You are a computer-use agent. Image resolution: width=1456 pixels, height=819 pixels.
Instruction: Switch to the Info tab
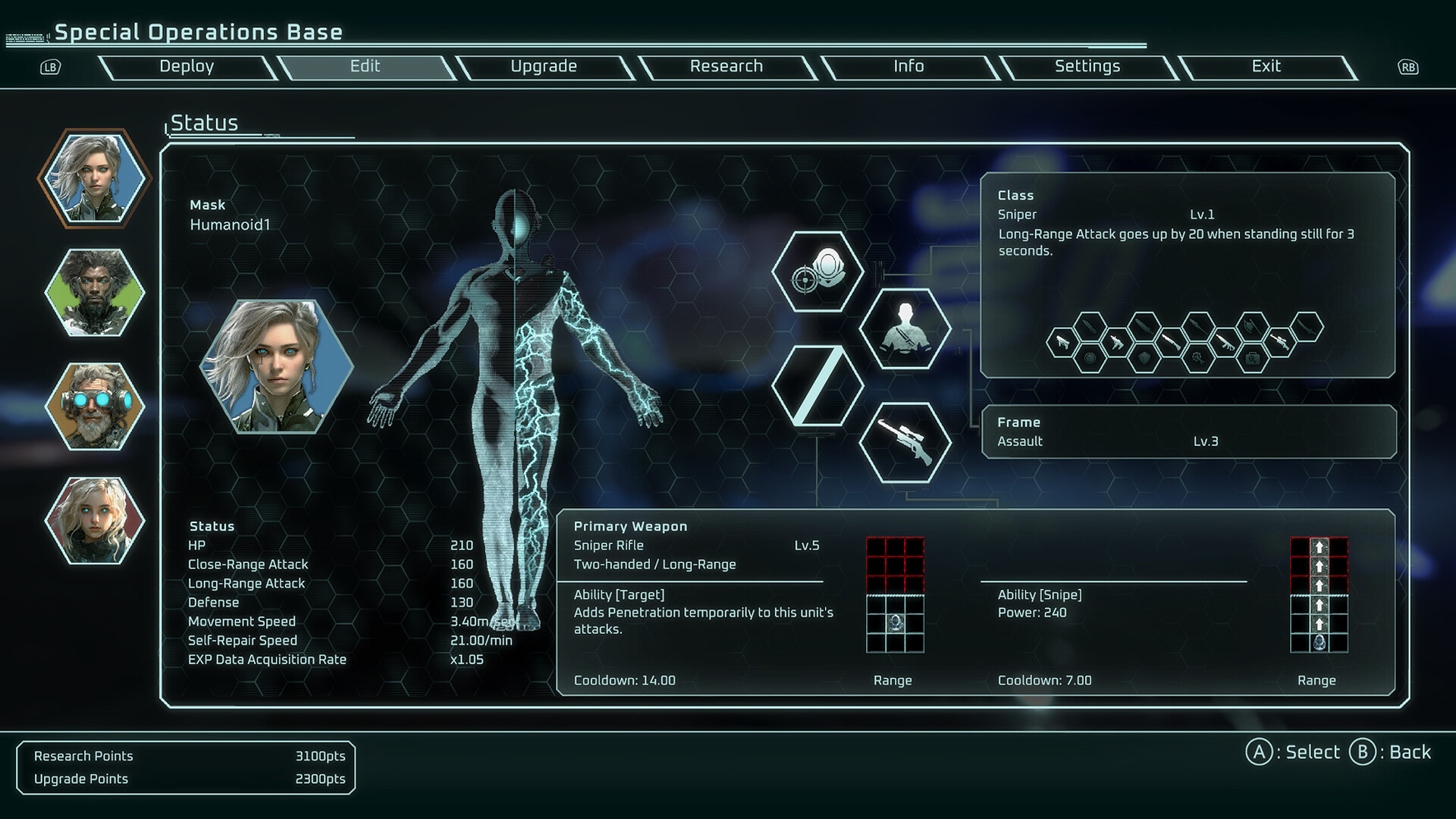coord(908,67)
